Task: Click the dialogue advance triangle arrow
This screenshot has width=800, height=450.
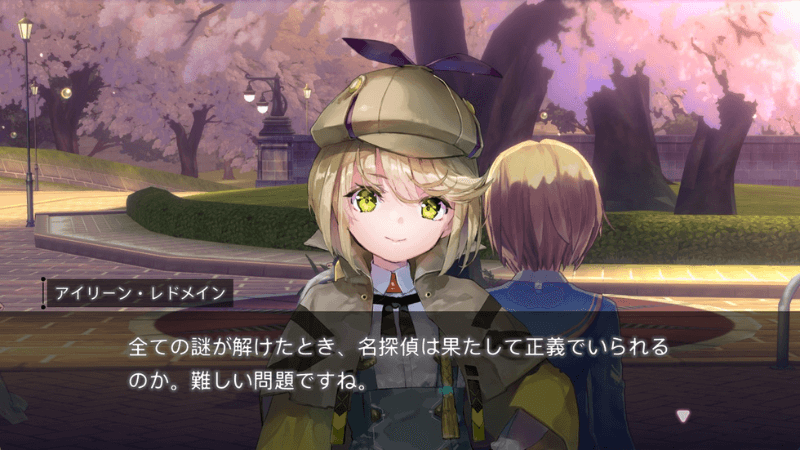Action: point(683,416)
